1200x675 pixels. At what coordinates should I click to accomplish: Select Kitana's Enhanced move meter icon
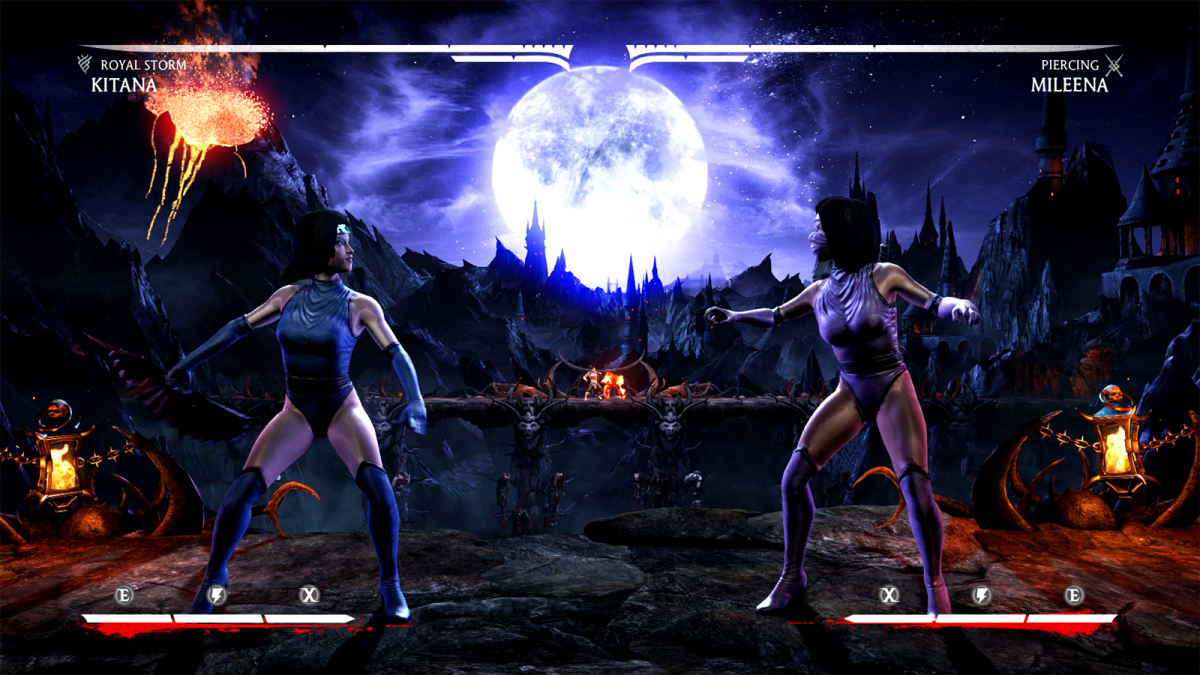pos(125,596)
